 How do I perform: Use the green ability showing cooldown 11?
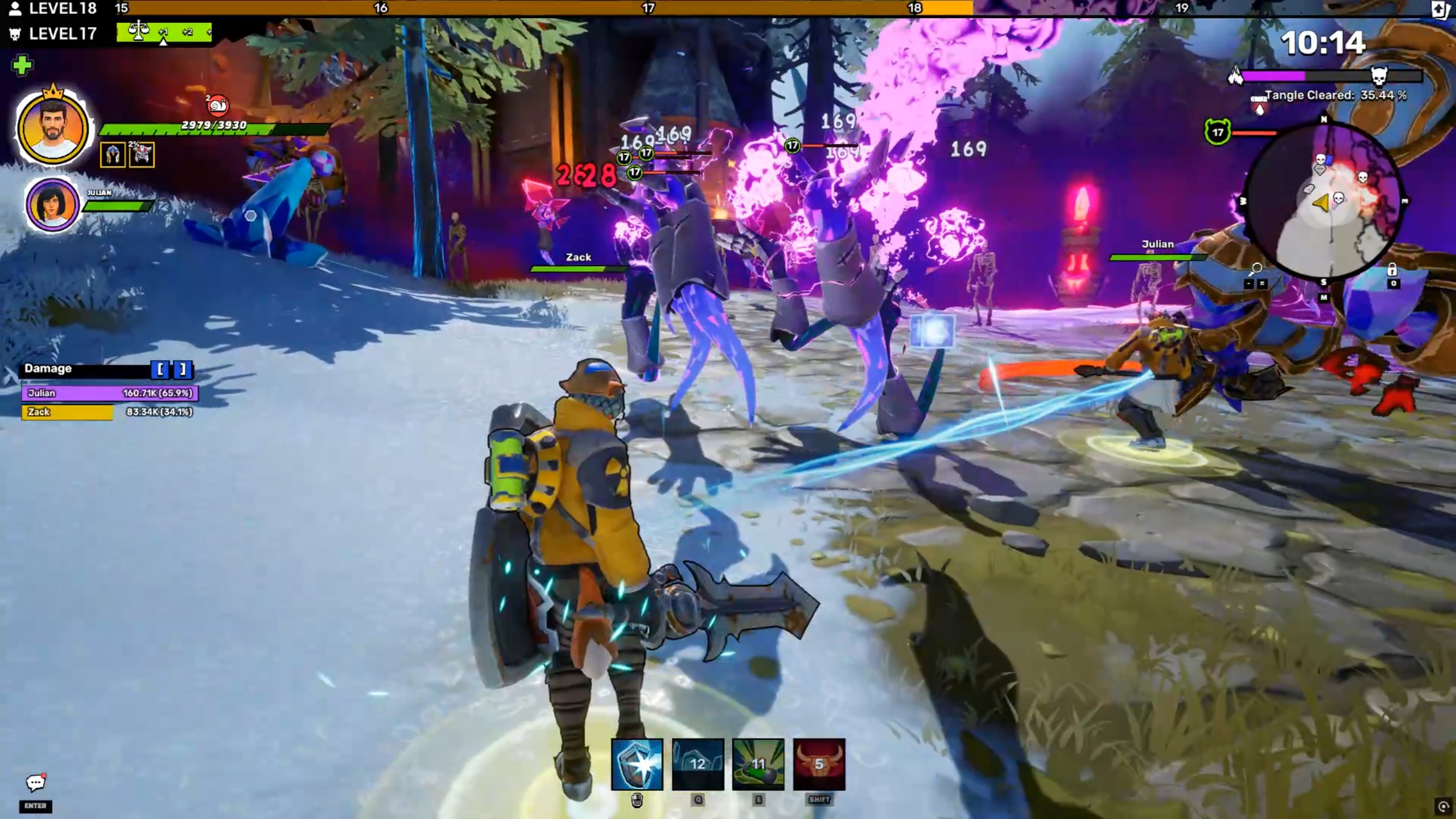(758, 764)
